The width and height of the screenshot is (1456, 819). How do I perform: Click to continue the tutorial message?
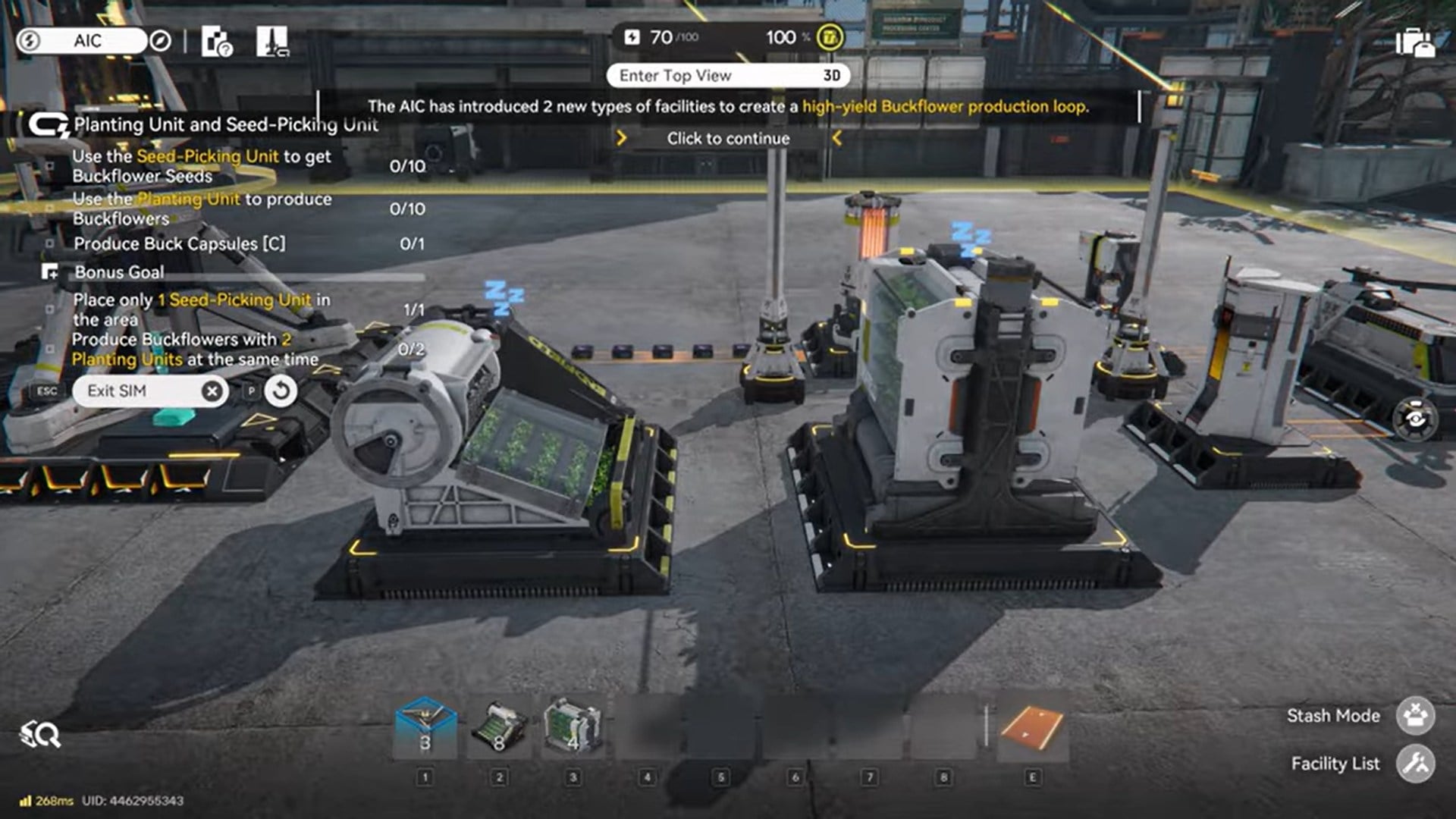coord(728,139)
